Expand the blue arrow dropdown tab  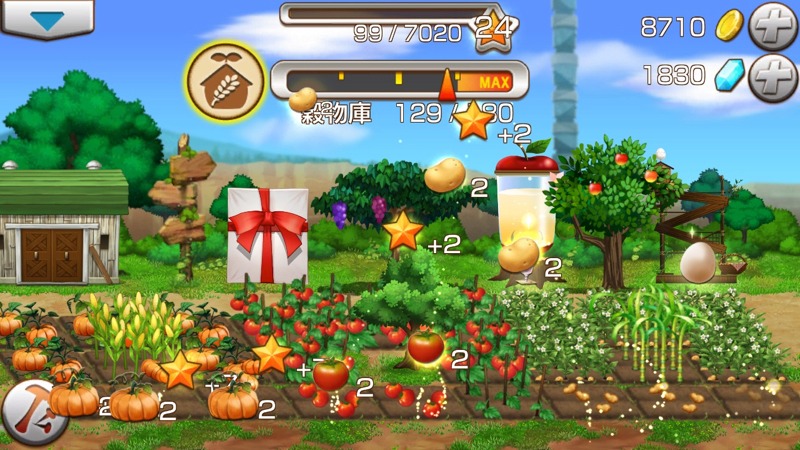point(46,17)
